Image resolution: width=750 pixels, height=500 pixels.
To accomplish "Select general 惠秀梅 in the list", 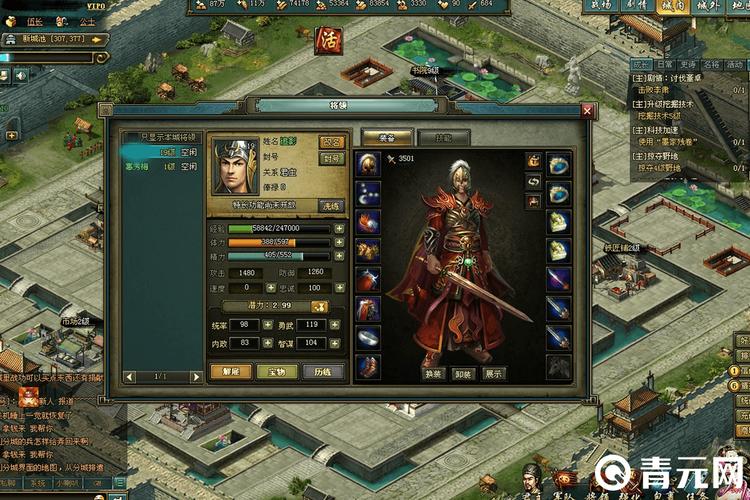I will pos(137,167).
